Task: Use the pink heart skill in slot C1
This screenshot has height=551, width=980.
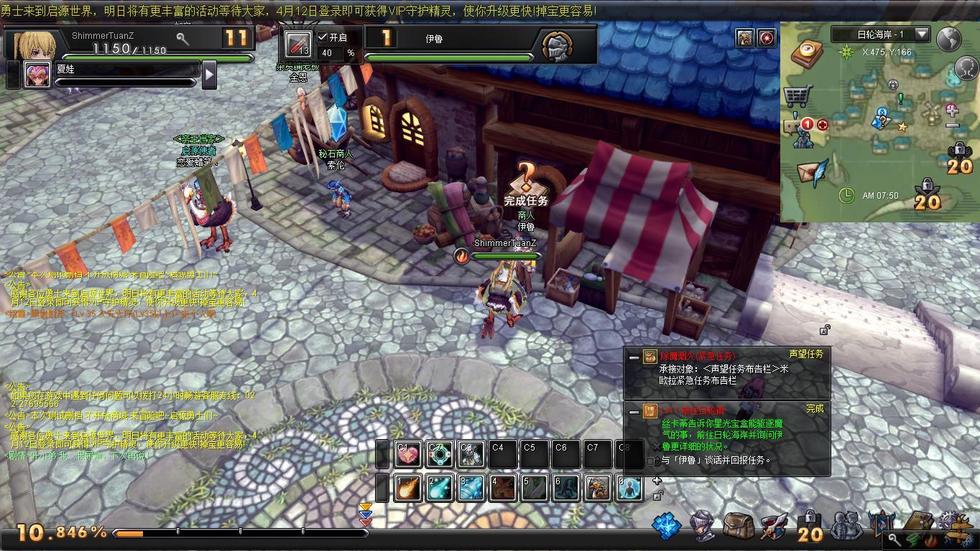Action: click(x=408, y=454)
